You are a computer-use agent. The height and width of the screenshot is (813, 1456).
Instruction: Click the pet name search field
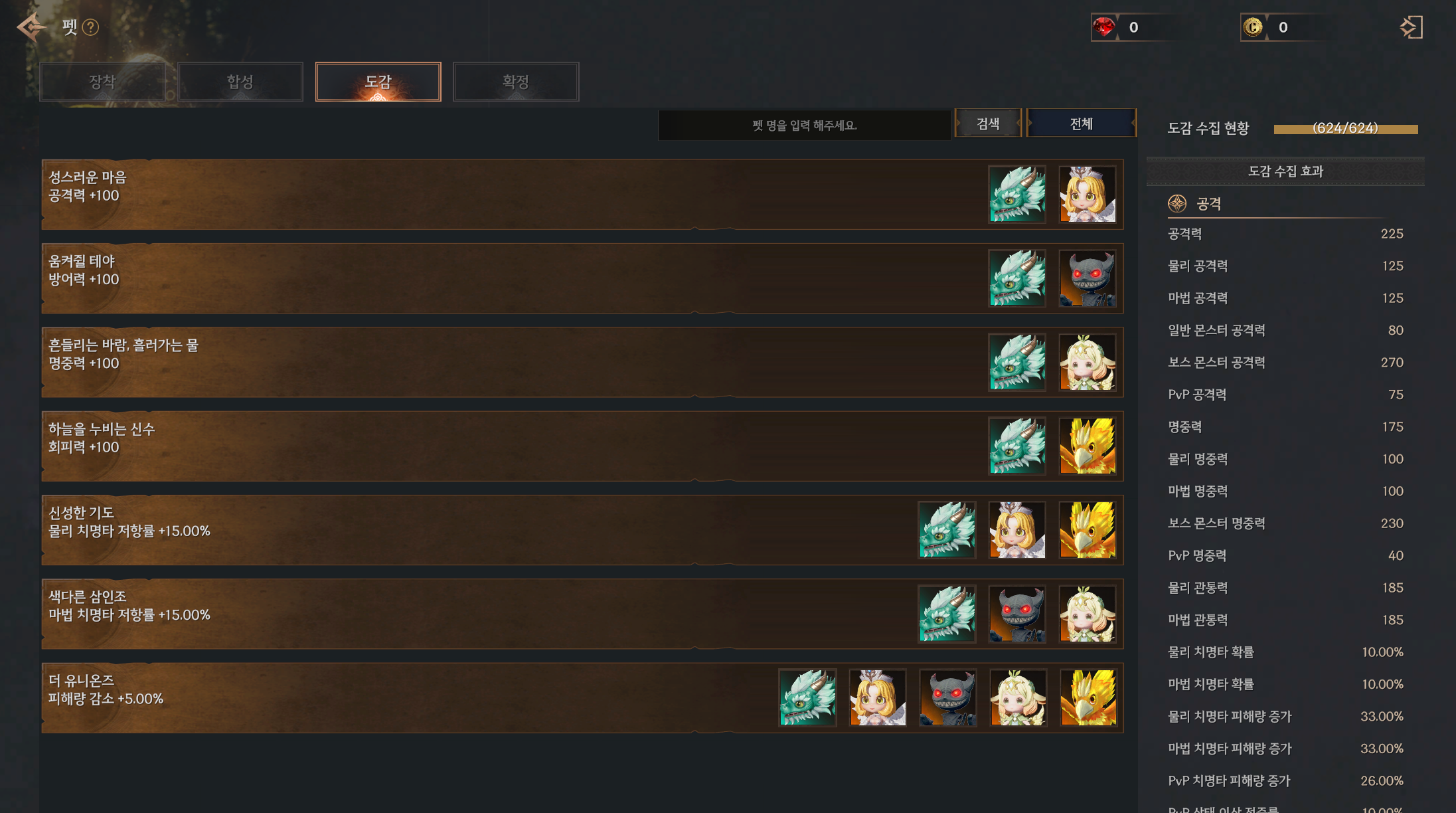804,126
